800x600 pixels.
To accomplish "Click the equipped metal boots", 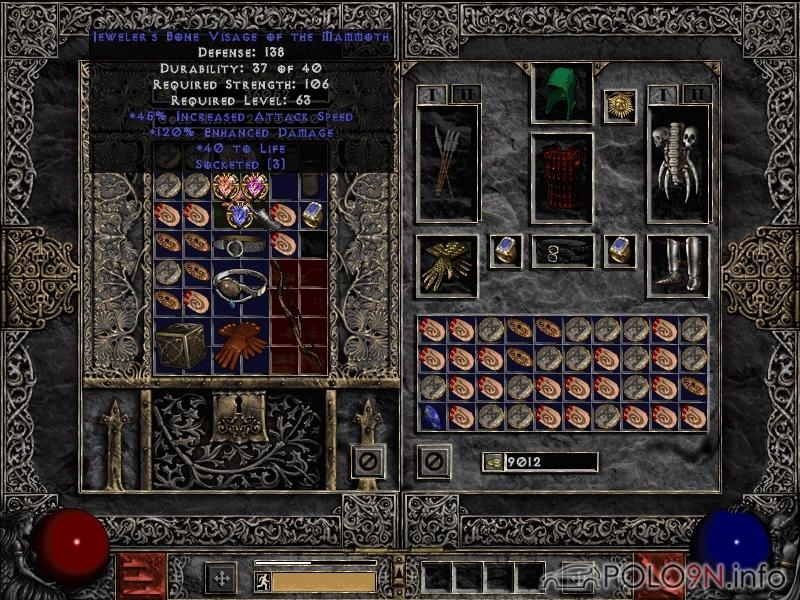I will point(677,265).
